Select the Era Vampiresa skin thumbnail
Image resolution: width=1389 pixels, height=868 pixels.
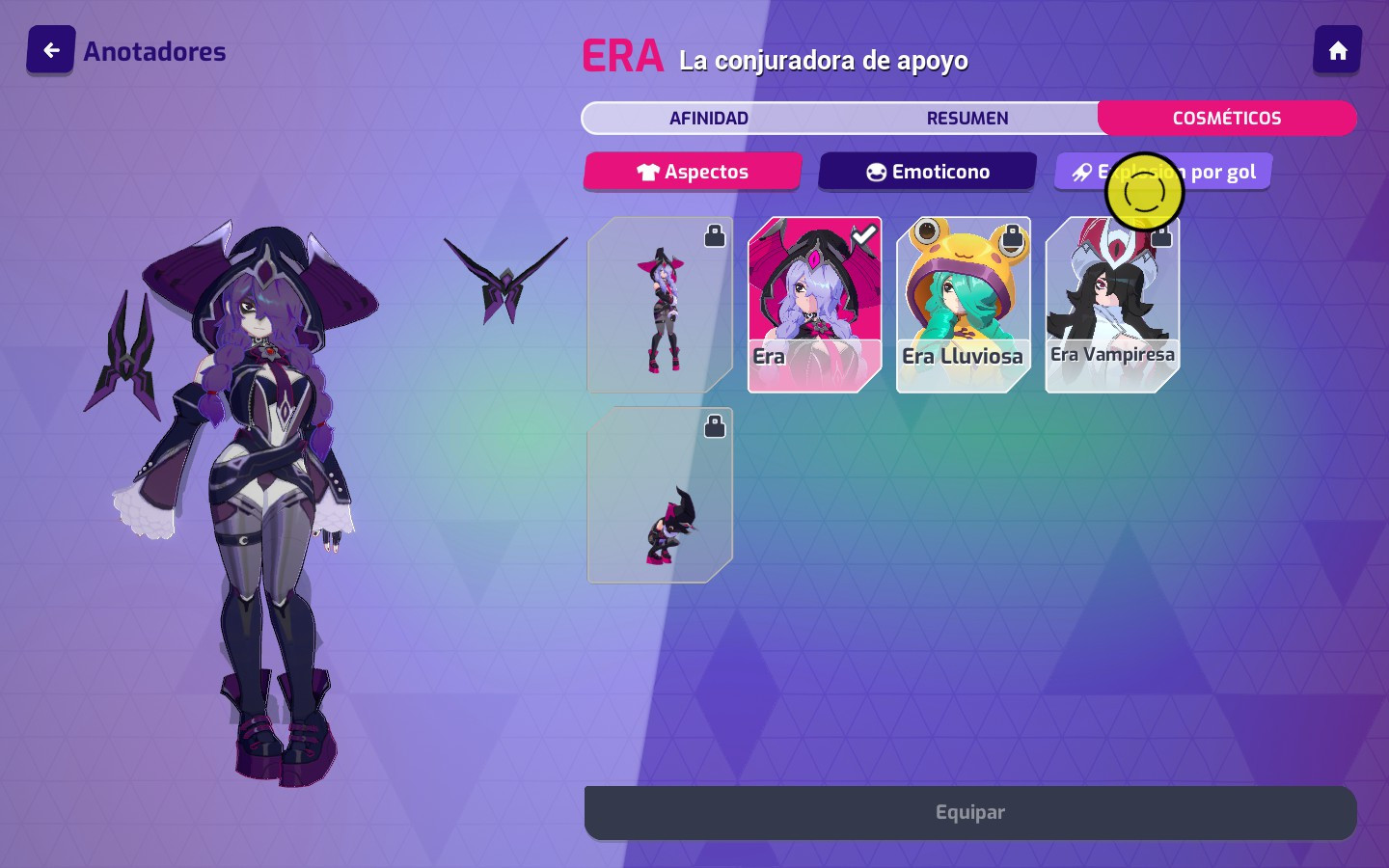[x=1112, y=305]
